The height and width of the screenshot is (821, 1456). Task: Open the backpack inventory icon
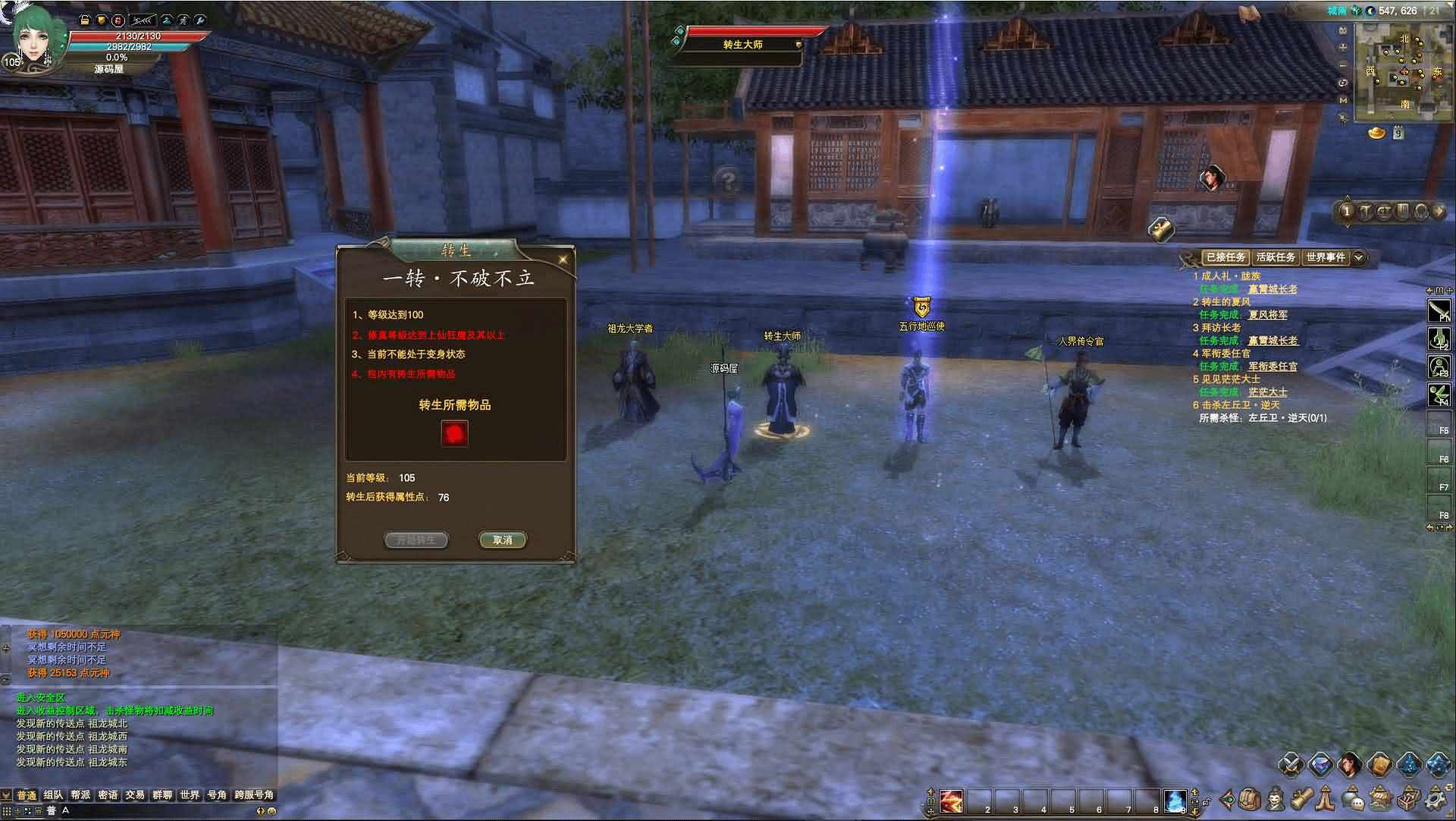[1250, 799]
